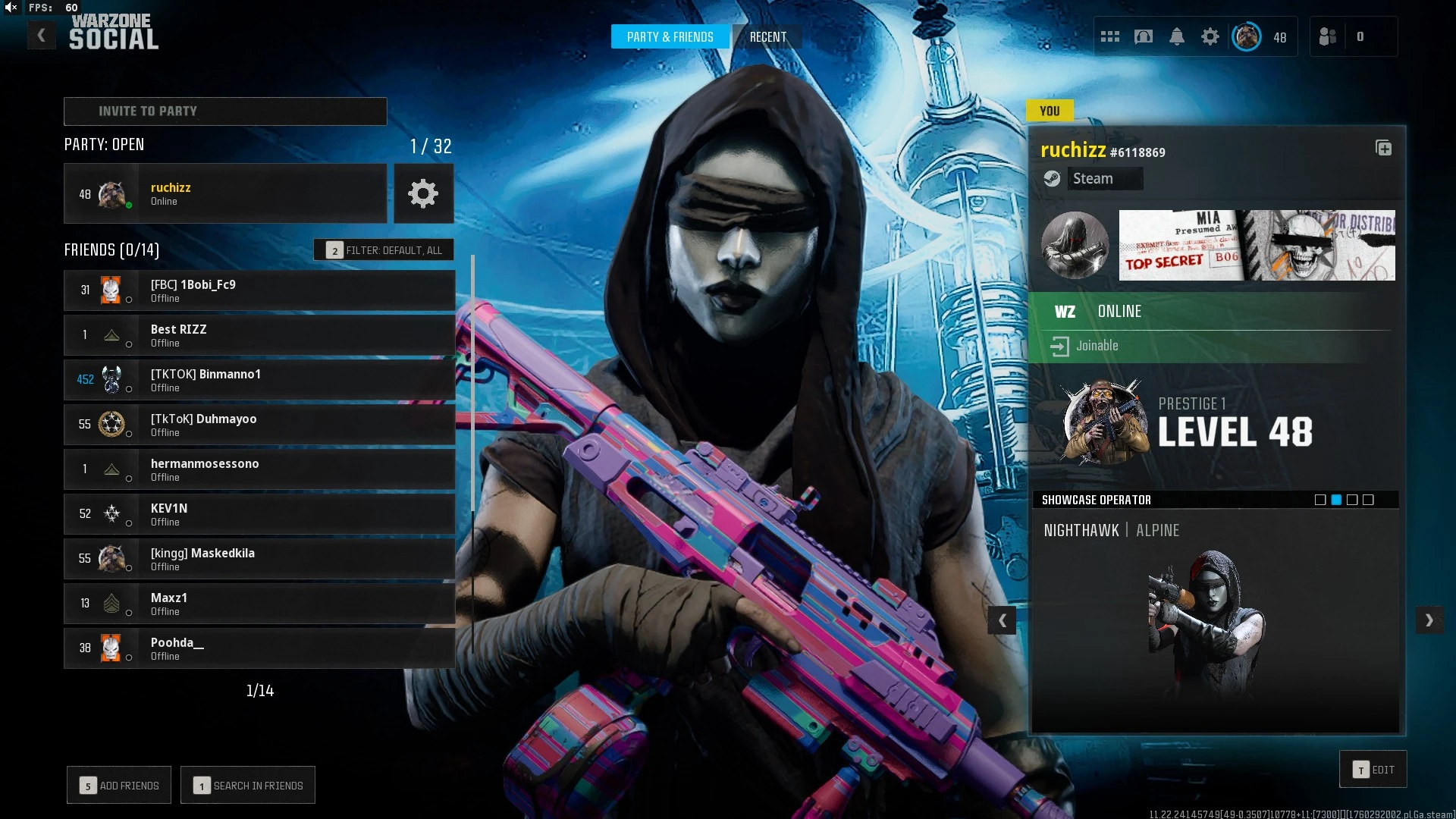The image size is (1456, 819).
Task: Open the notifications bell icon
Action: point(1177,36)
